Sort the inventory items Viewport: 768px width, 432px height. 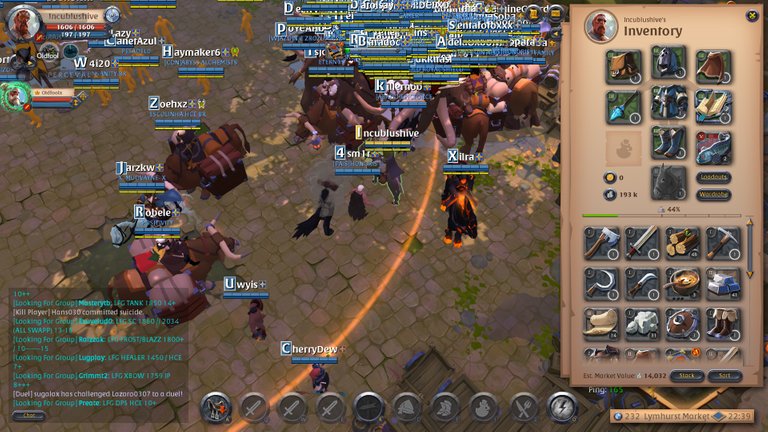pos(725,376)
